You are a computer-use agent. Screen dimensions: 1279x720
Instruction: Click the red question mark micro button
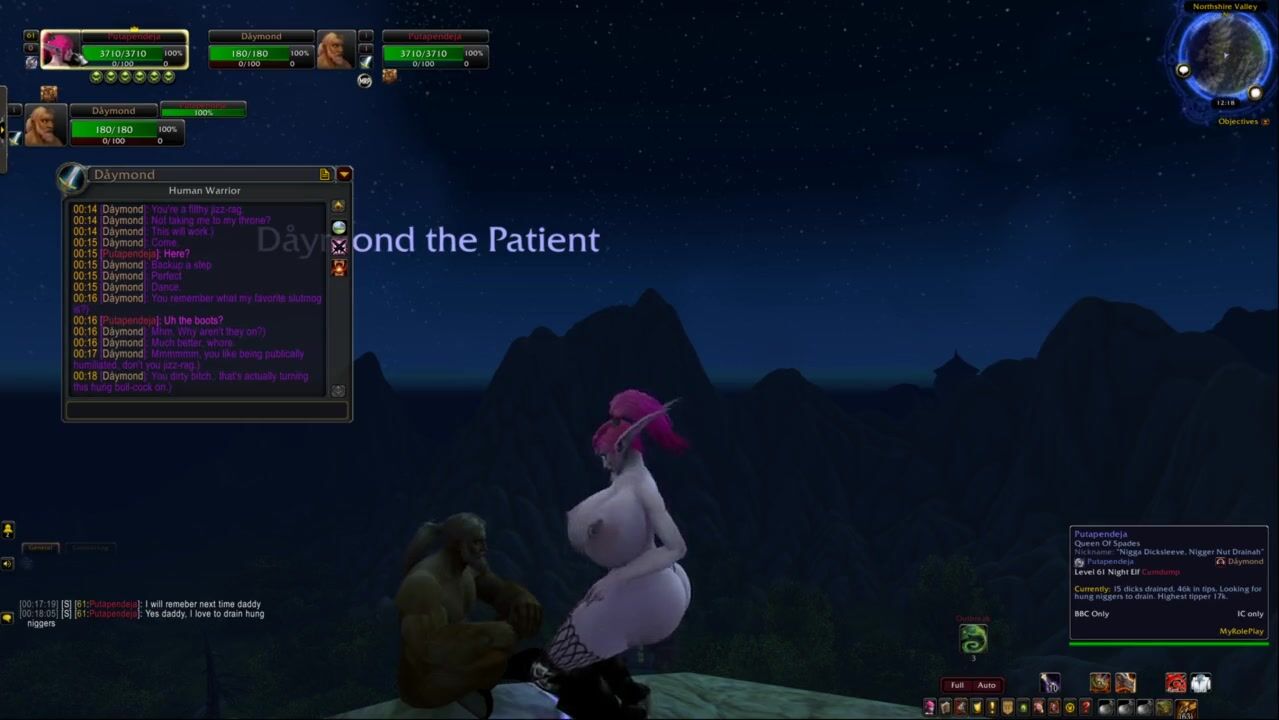(1085, 708)
